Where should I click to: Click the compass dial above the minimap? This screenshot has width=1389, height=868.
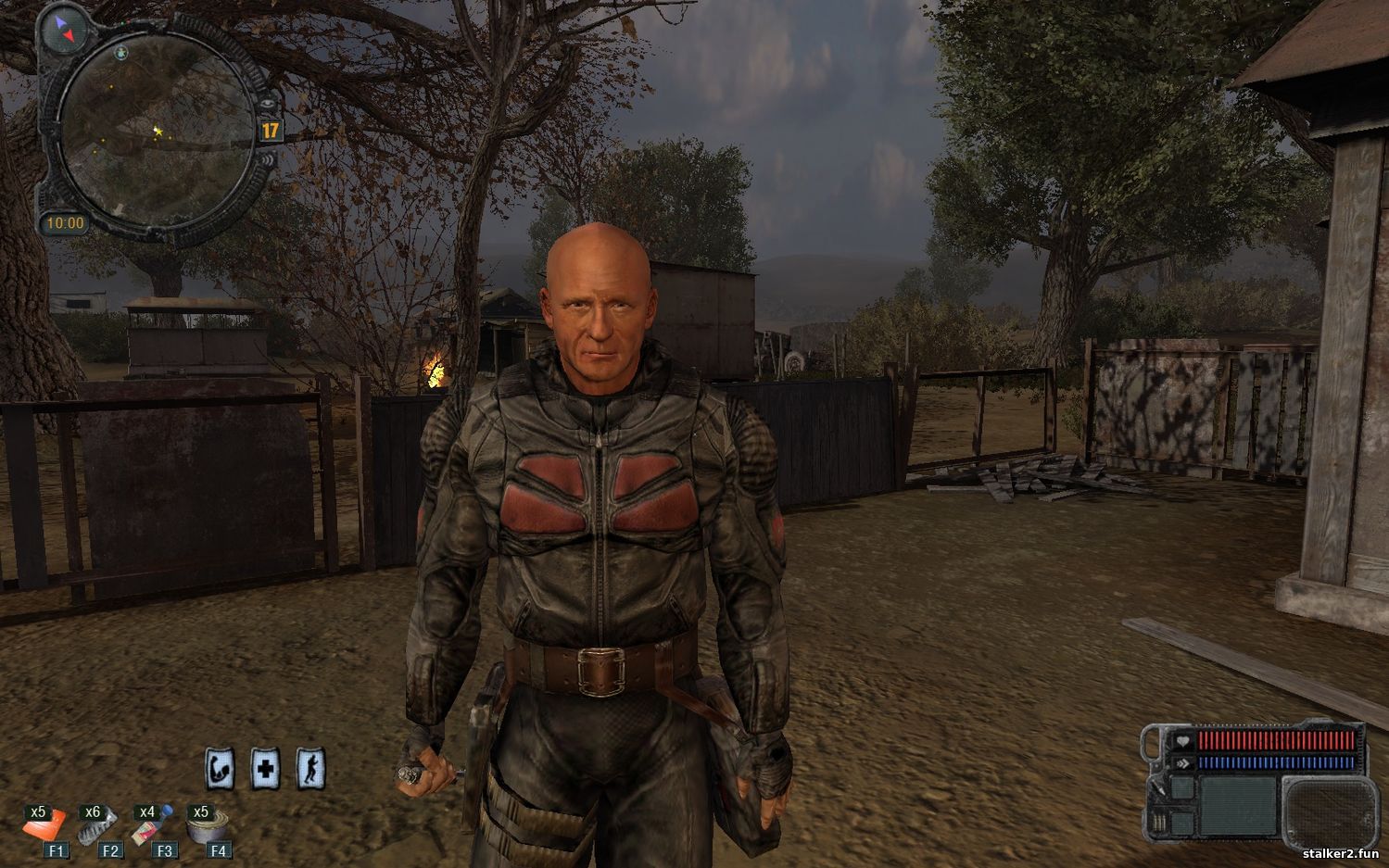[64, 31]
